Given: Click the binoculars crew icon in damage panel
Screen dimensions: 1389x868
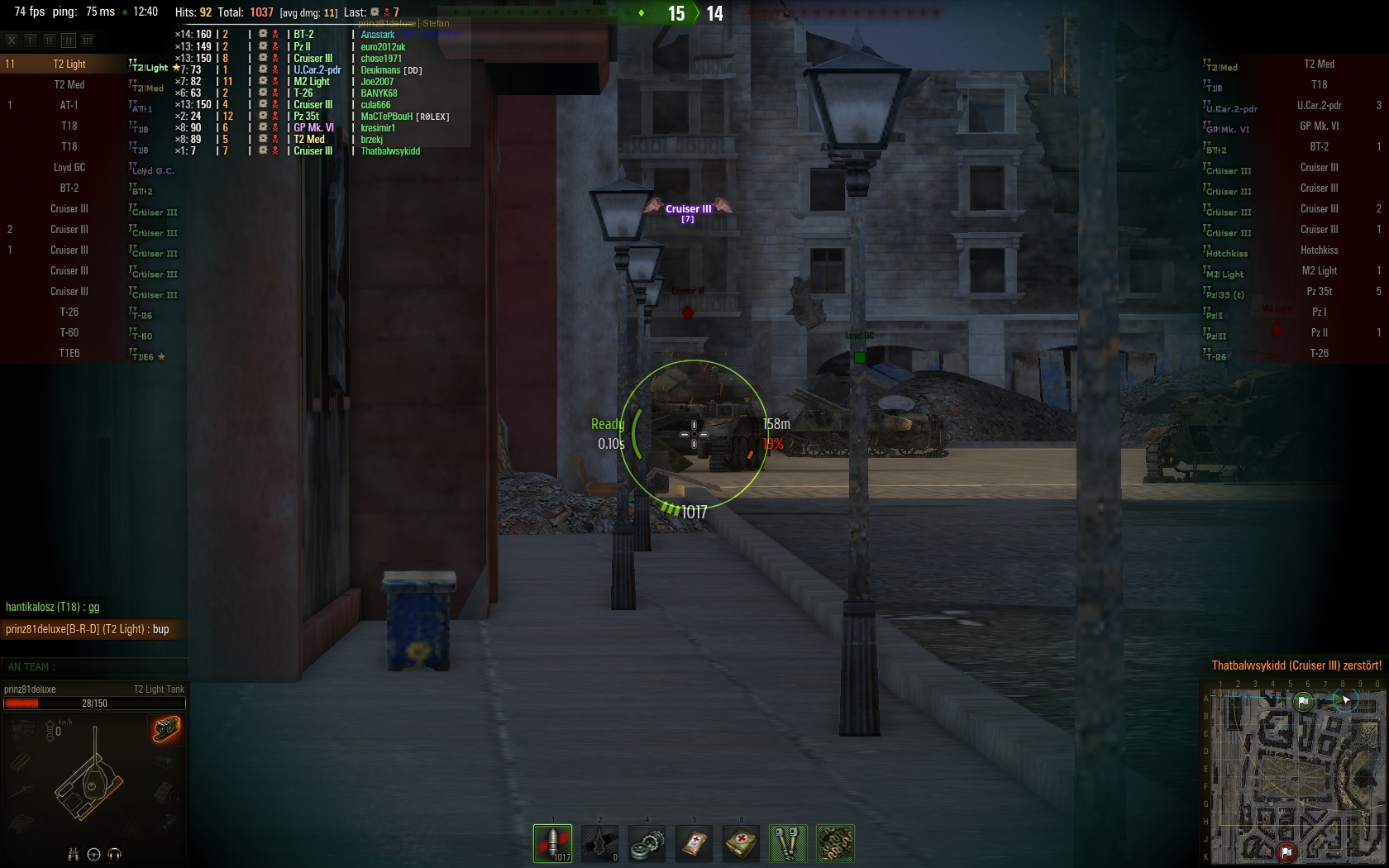Looking at the screenshot, I should coord(73,855).
